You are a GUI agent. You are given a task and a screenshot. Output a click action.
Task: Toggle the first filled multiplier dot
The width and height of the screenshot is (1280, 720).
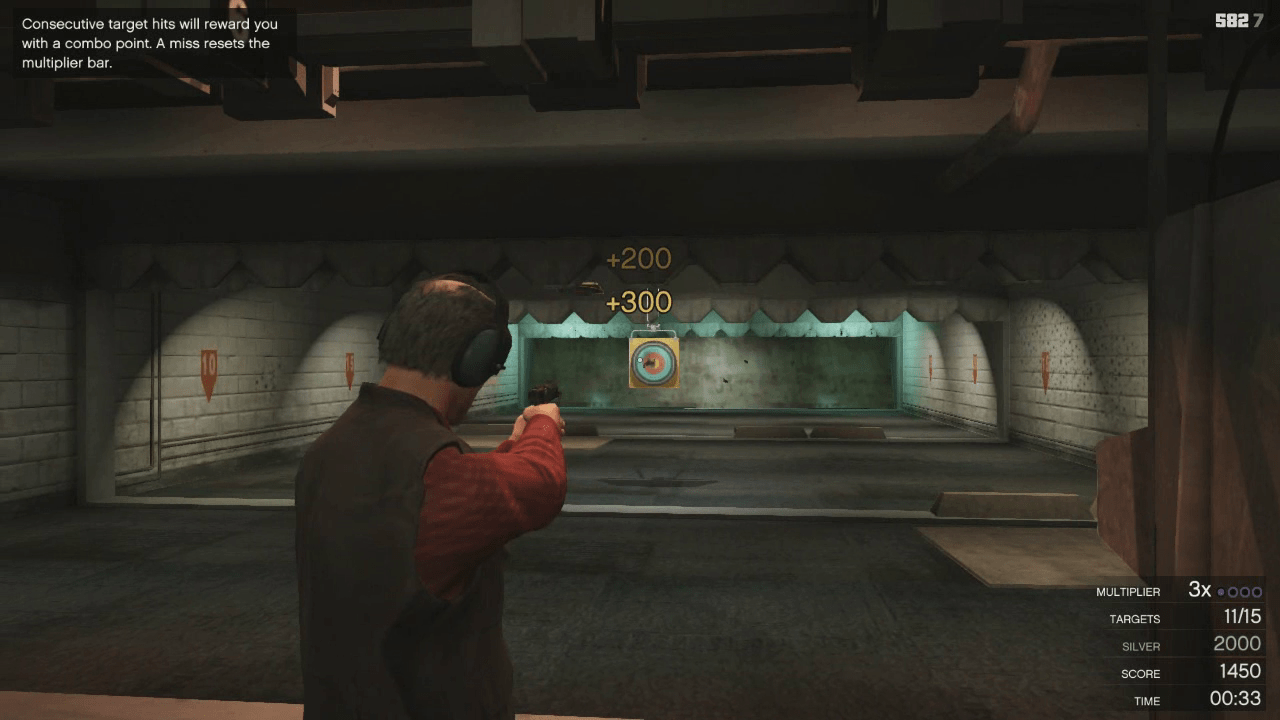coord(1221,592)
